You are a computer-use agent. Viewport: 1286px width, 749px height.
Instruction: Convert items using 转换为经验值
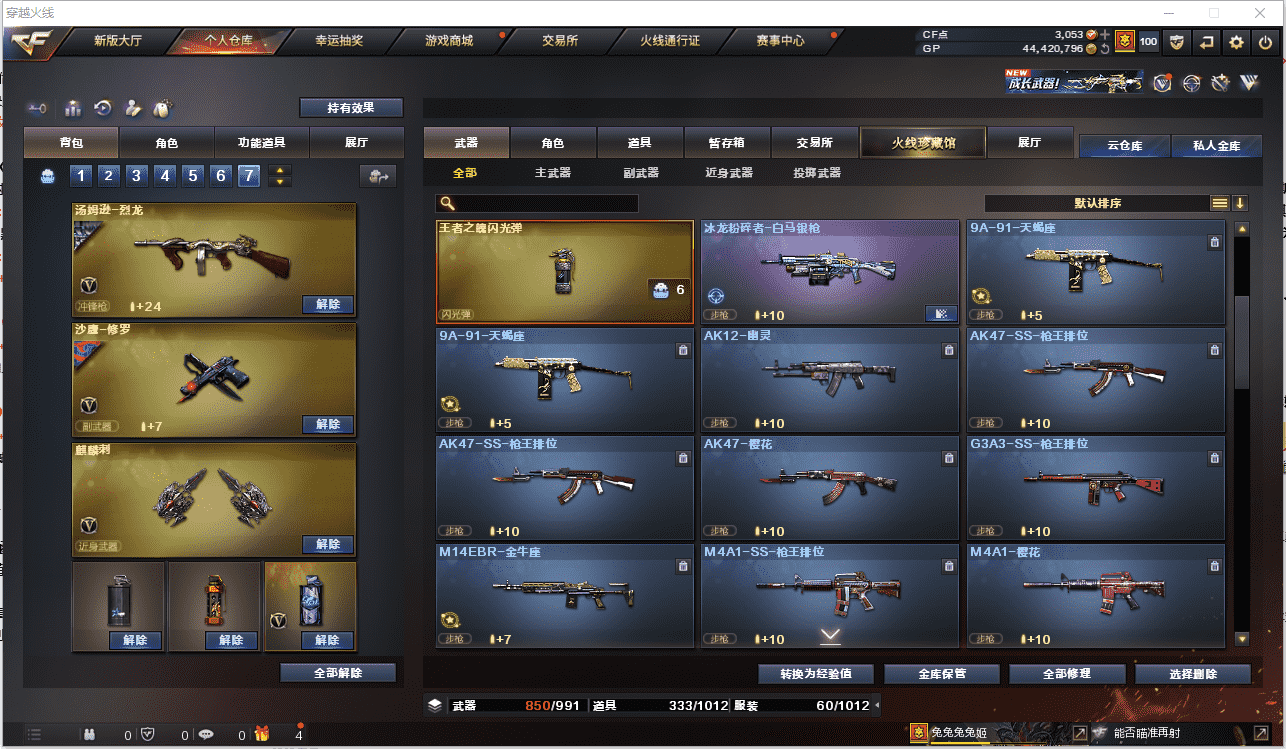(816, 673)
